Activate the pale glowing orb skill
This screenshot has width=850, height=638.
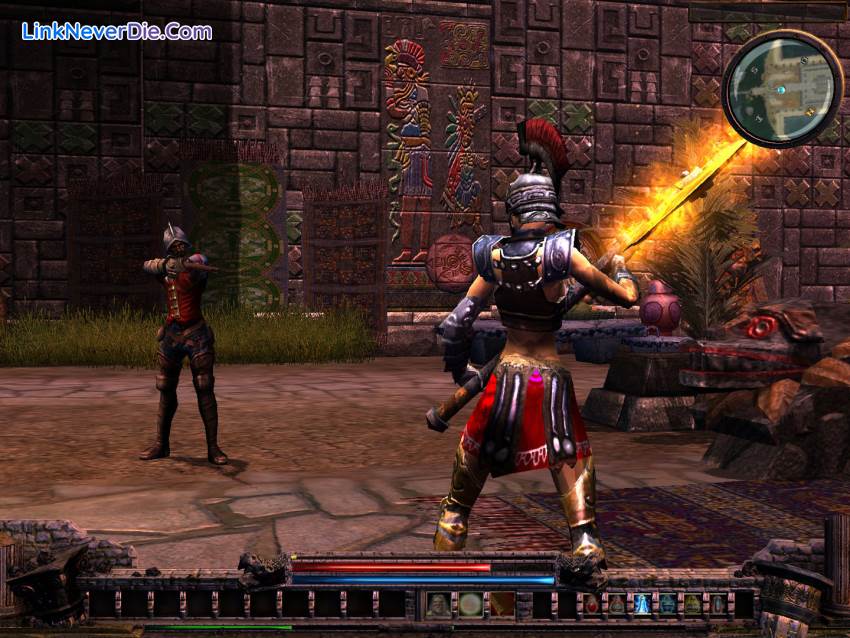click(470, 604)
